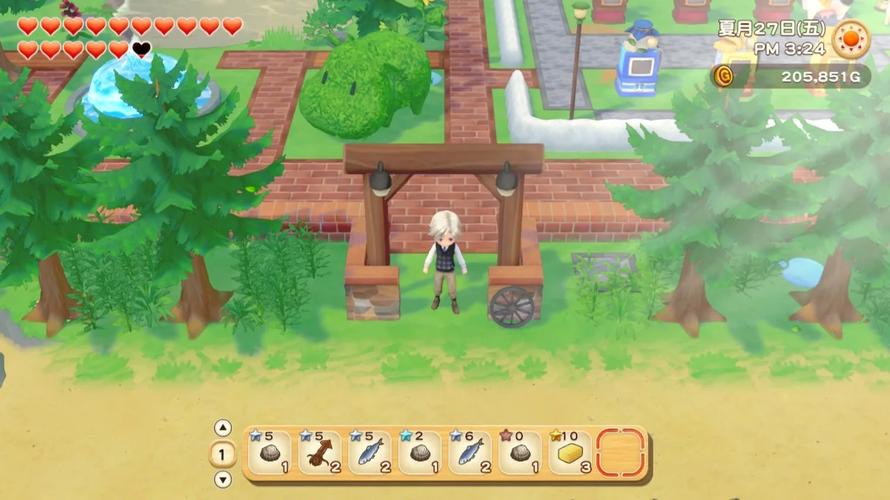Click the highlighted empty hotbar slot
Image resolution: width=890 pixels, height=500 pixels.
[x=620, y=454]
